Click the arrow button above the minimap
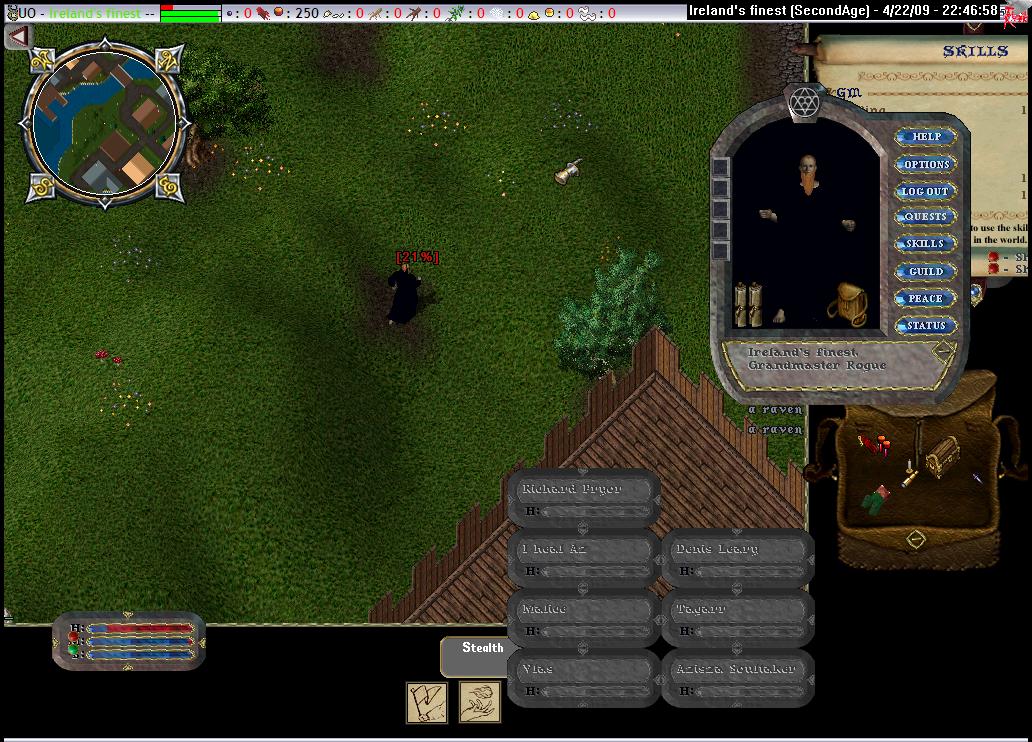This screenshot has width=1032, height=742. (x=17, y=37)
